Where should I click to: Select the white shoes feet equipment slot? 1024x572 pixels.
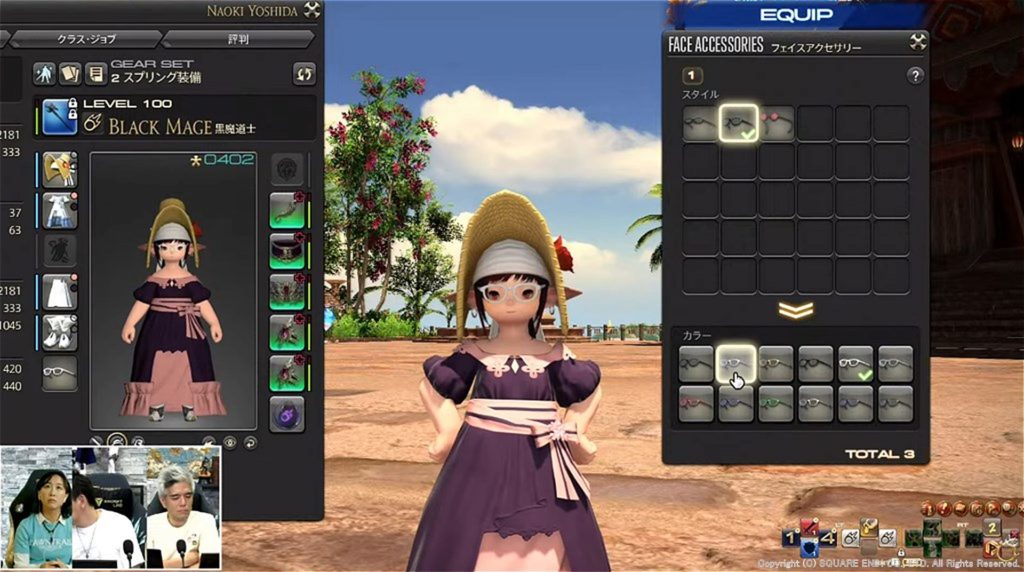(x=59, y=332)
